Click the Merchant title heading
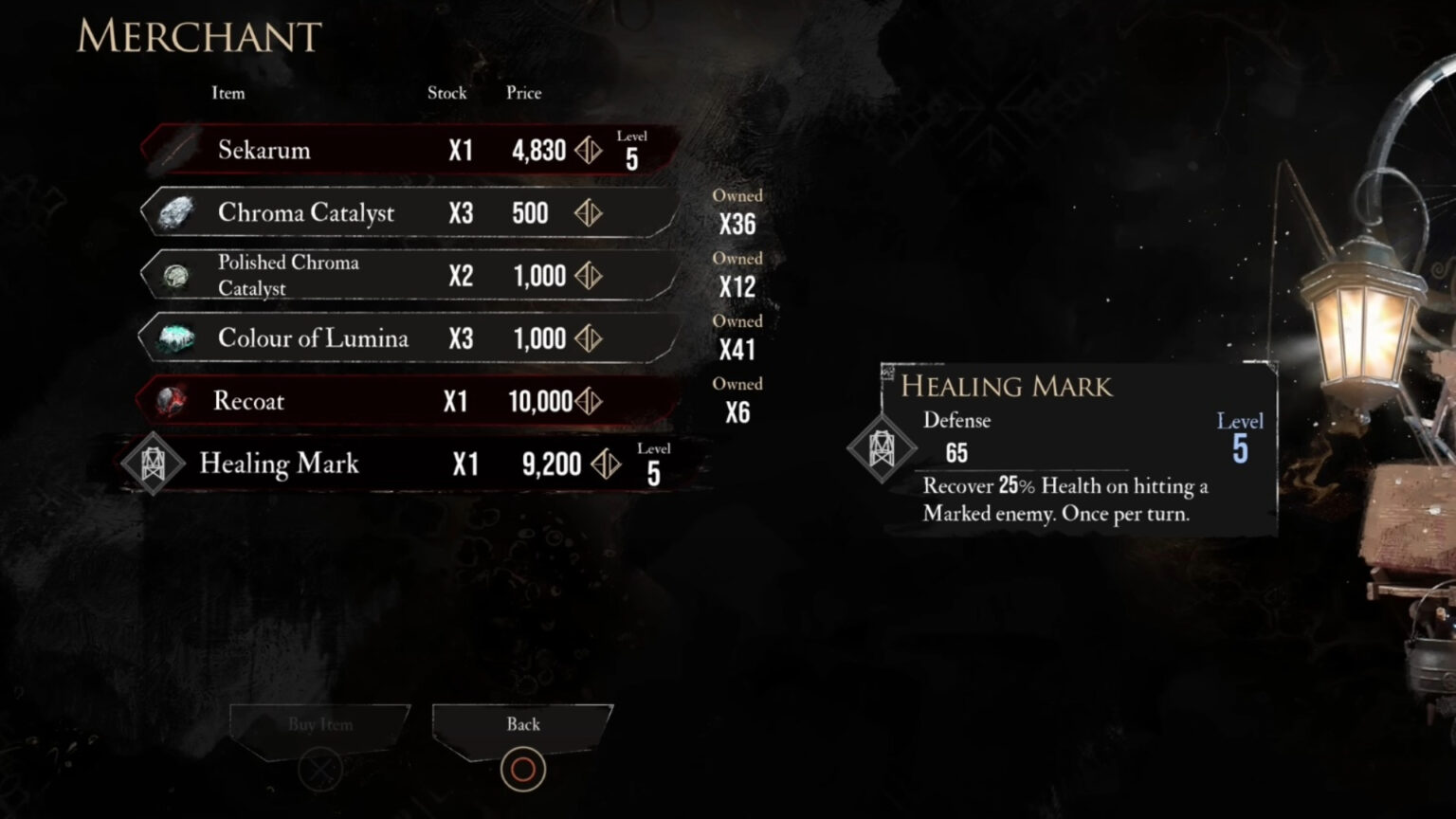 196,38
